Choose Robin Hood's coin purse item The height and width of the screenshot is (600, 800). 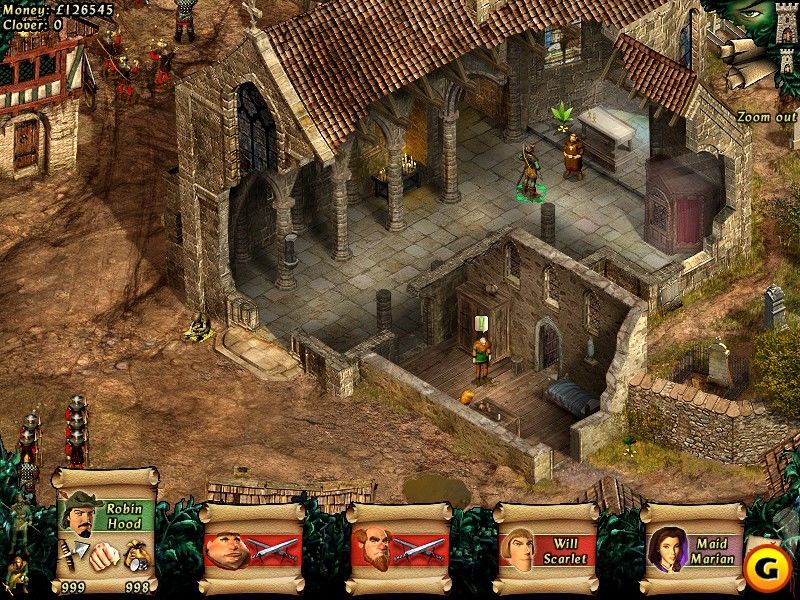point(136,556)
